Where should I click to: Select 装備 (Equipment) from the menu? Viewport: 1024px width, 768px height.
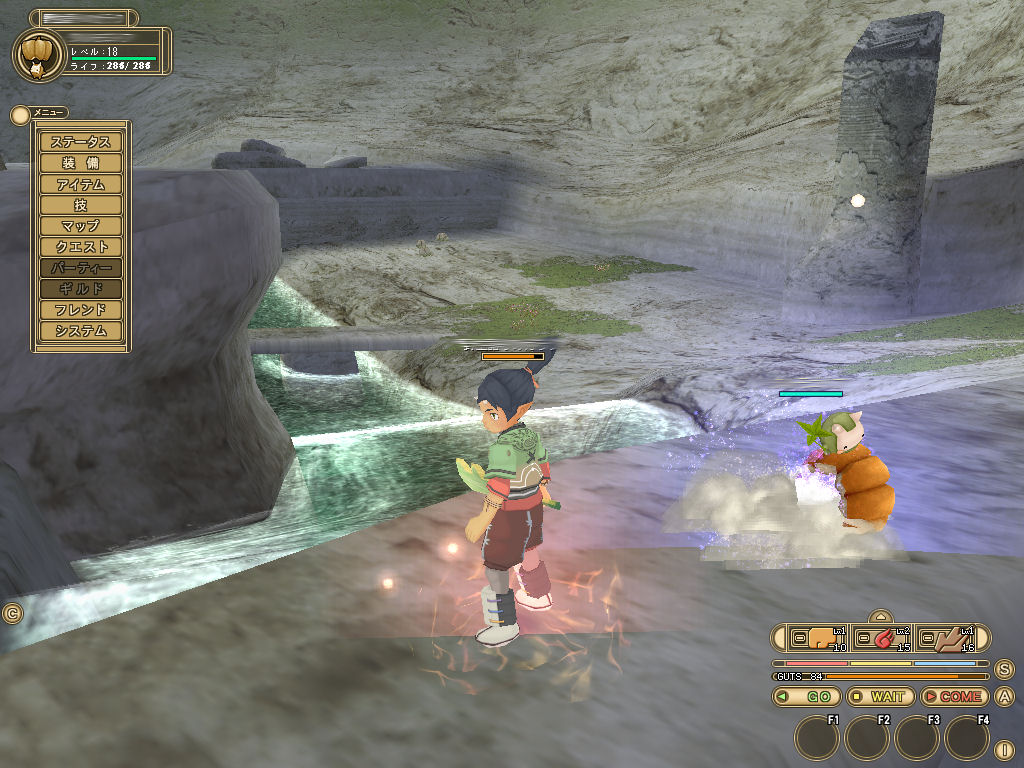(x=81, y=163)
